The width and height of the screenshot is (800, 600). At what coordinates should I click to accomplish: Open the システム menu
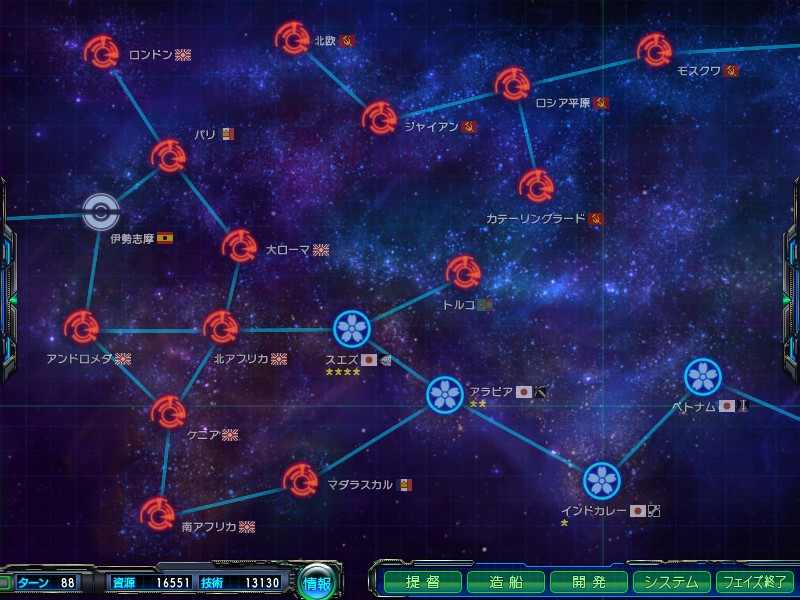pos(670,582)
